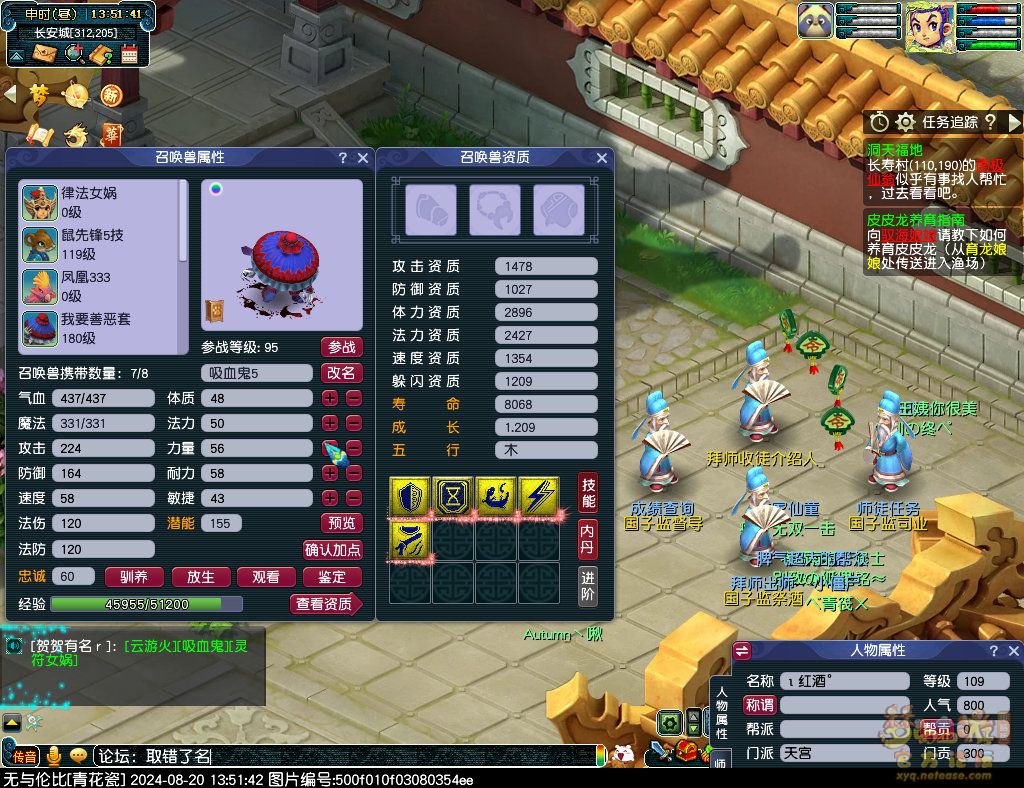Toggle the 查看资质 aptitude panel button
This screenshot has height=788, width=1024.
[x=326, y=604]
